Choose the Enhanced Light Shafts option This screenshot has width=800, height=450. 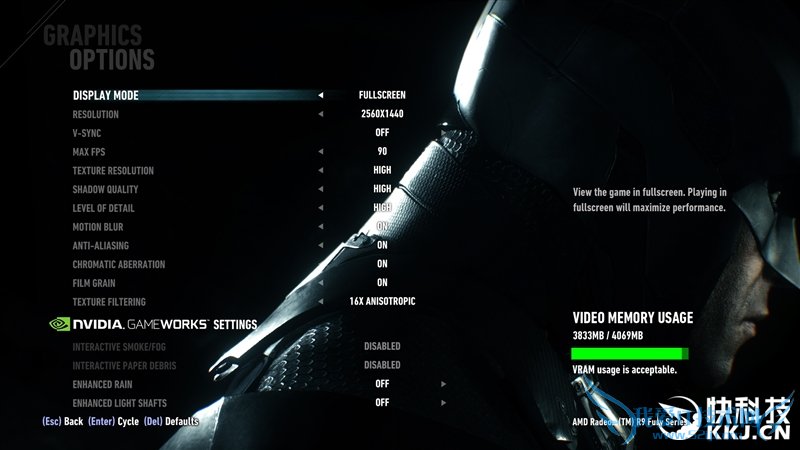coord(121,402)
